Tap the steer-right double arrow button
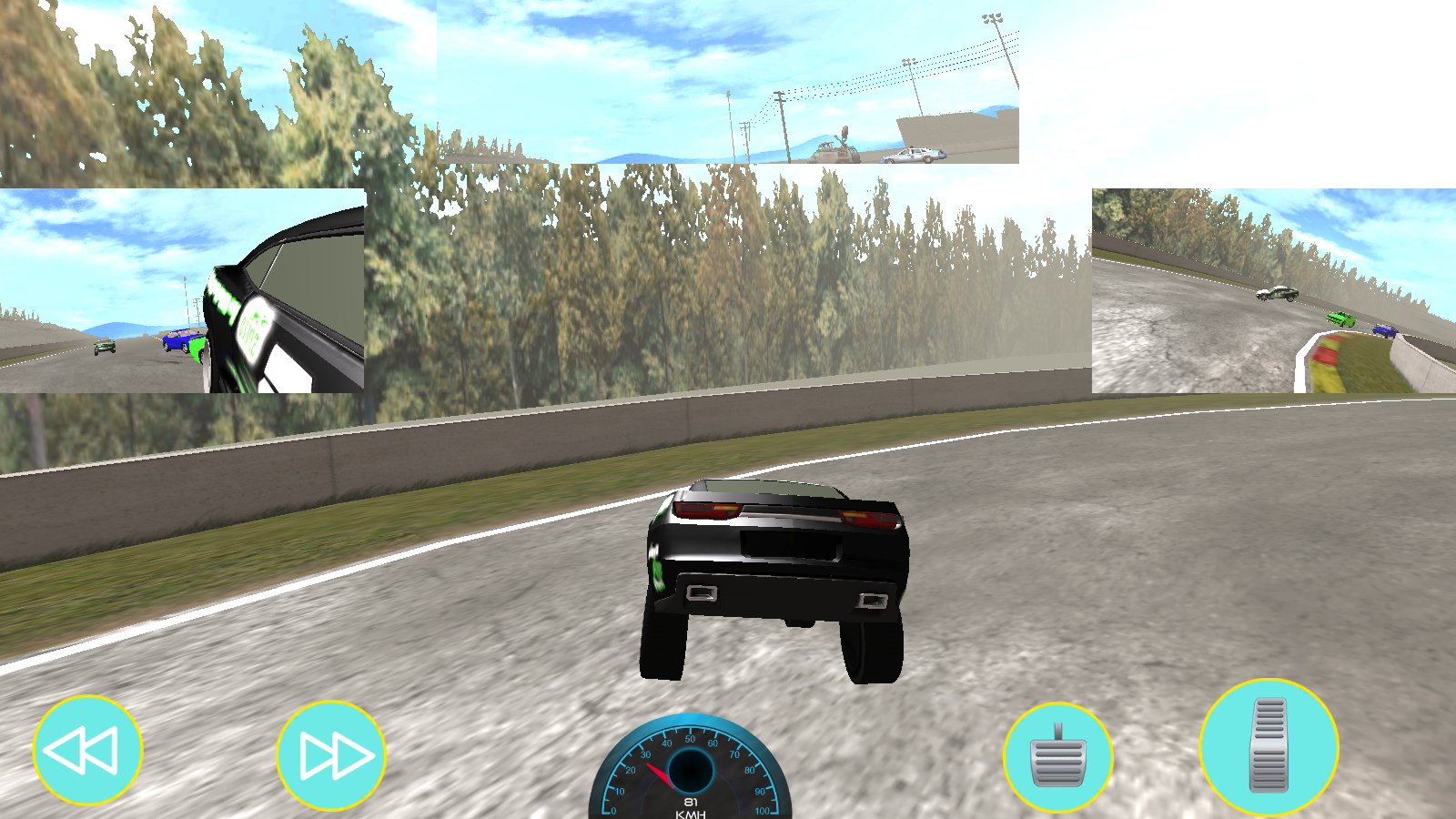 (331, 754)
